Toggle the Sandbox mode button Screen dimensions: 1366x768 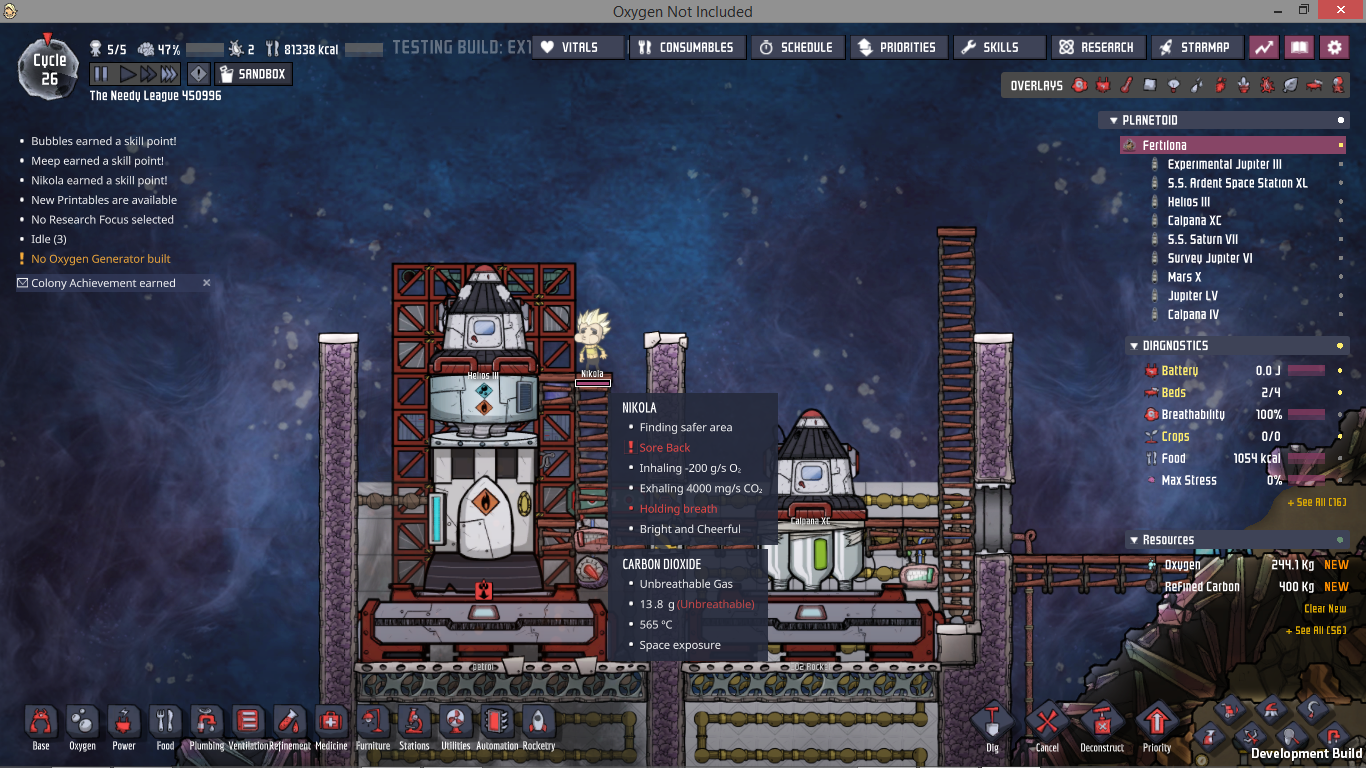(252, 74)
